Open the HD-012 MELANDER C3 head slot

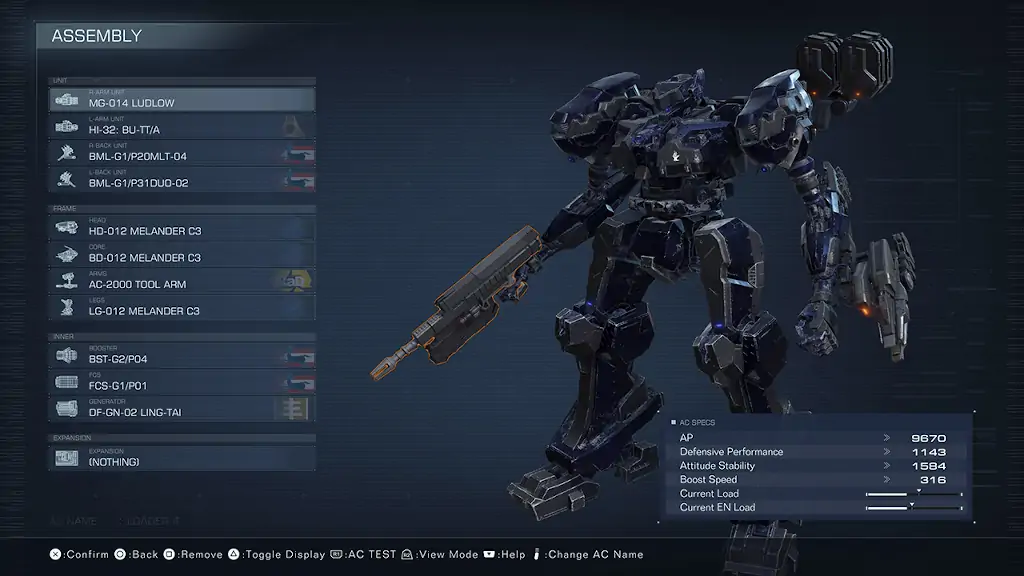click(x=182, y=229)
